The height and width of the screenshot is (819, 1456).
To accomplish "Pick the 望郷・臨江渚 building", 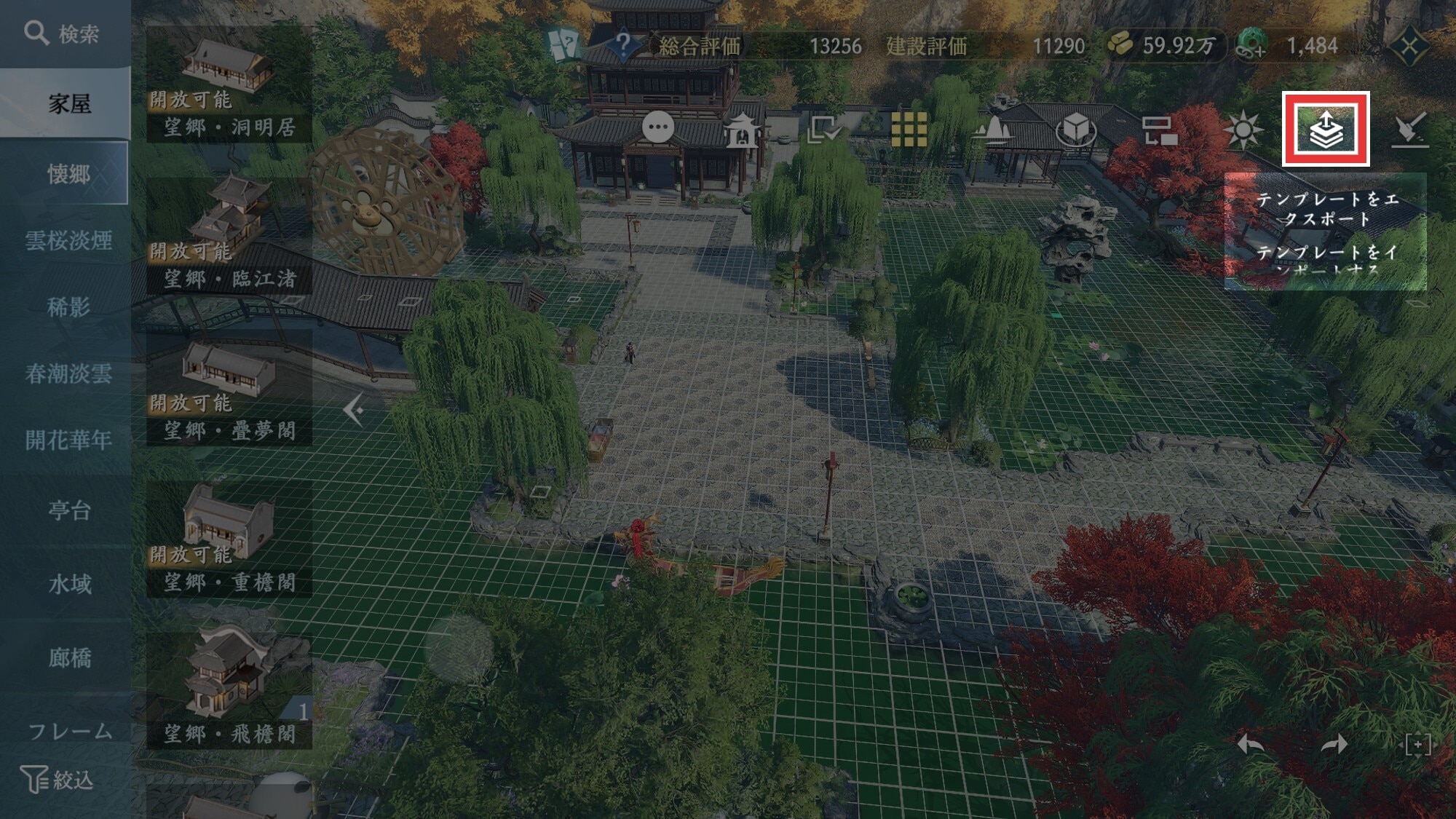I will [x=229, y=234].
